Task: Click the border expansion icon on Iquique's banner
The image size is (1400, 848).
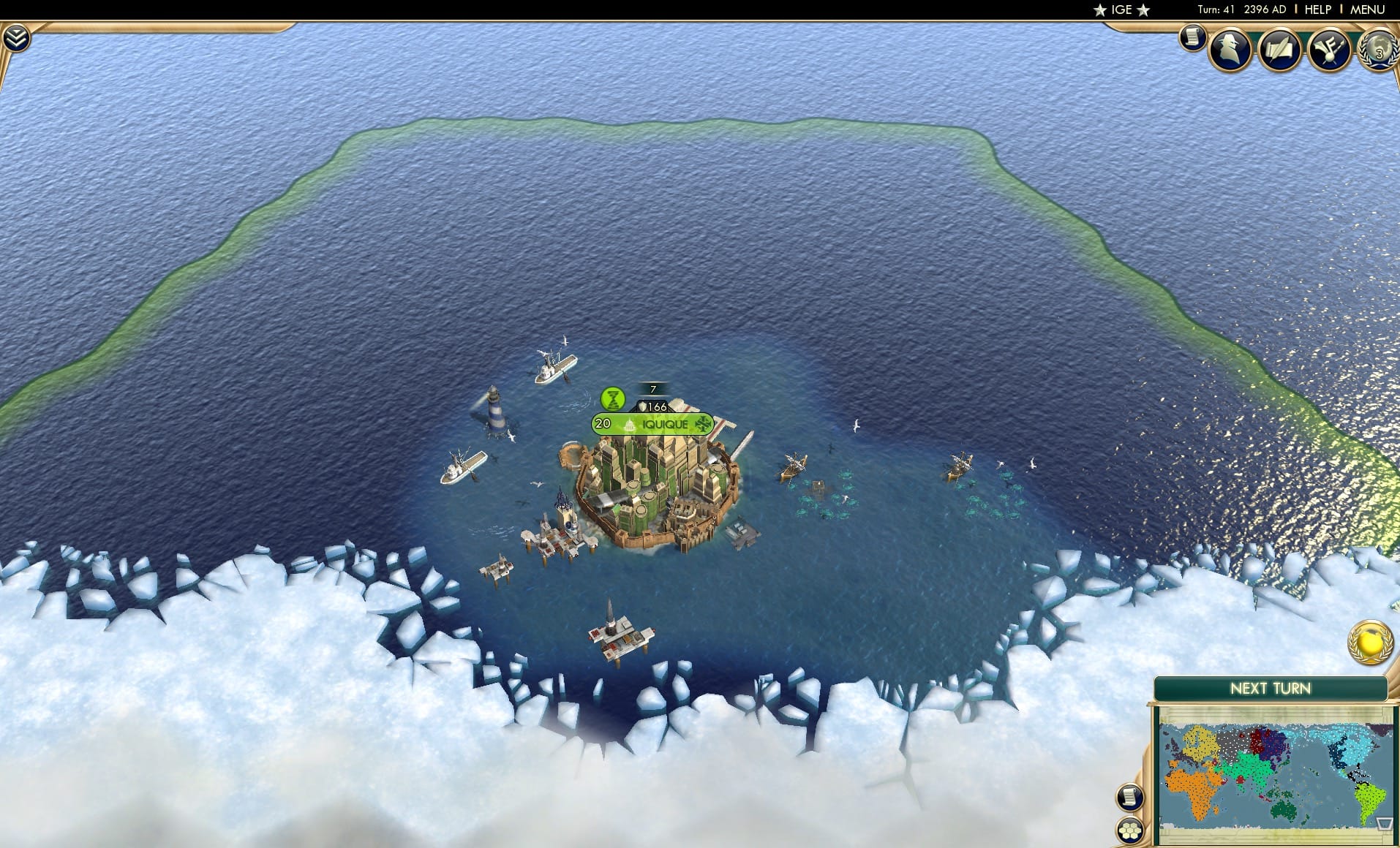Action: coord(702,423)
